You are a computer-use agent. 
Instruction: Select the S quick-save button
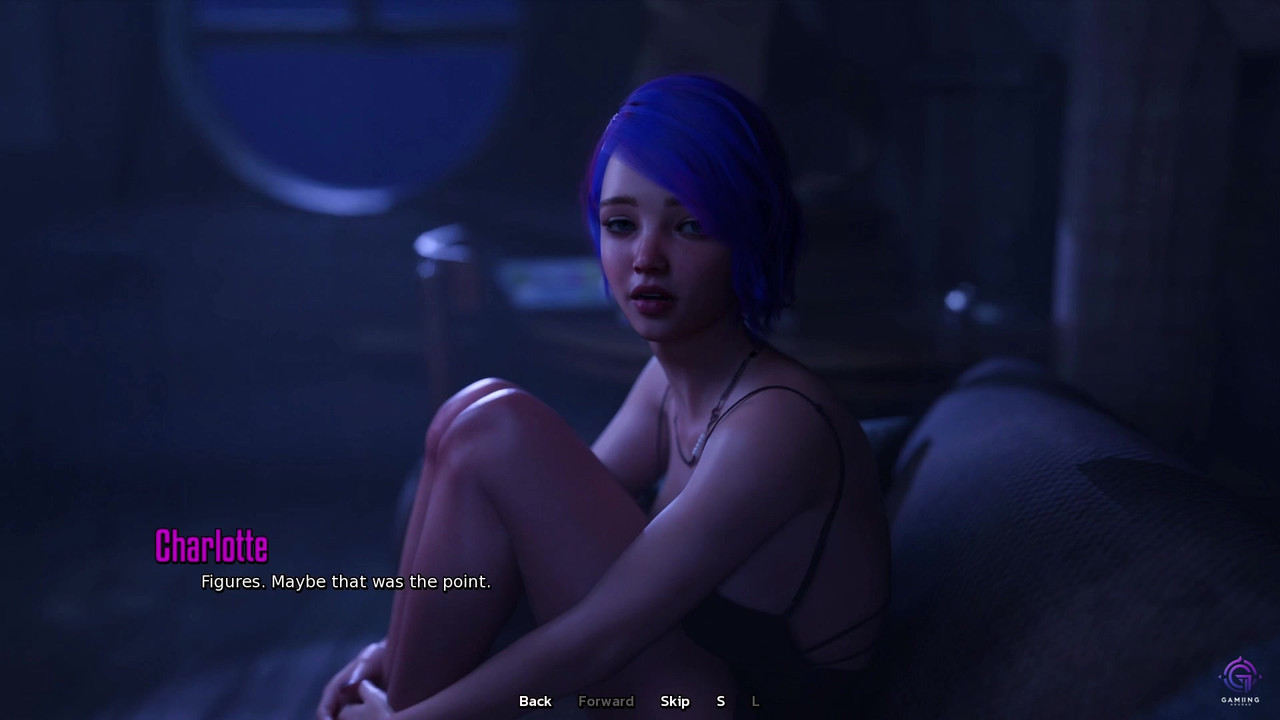[x=720, y=701]
